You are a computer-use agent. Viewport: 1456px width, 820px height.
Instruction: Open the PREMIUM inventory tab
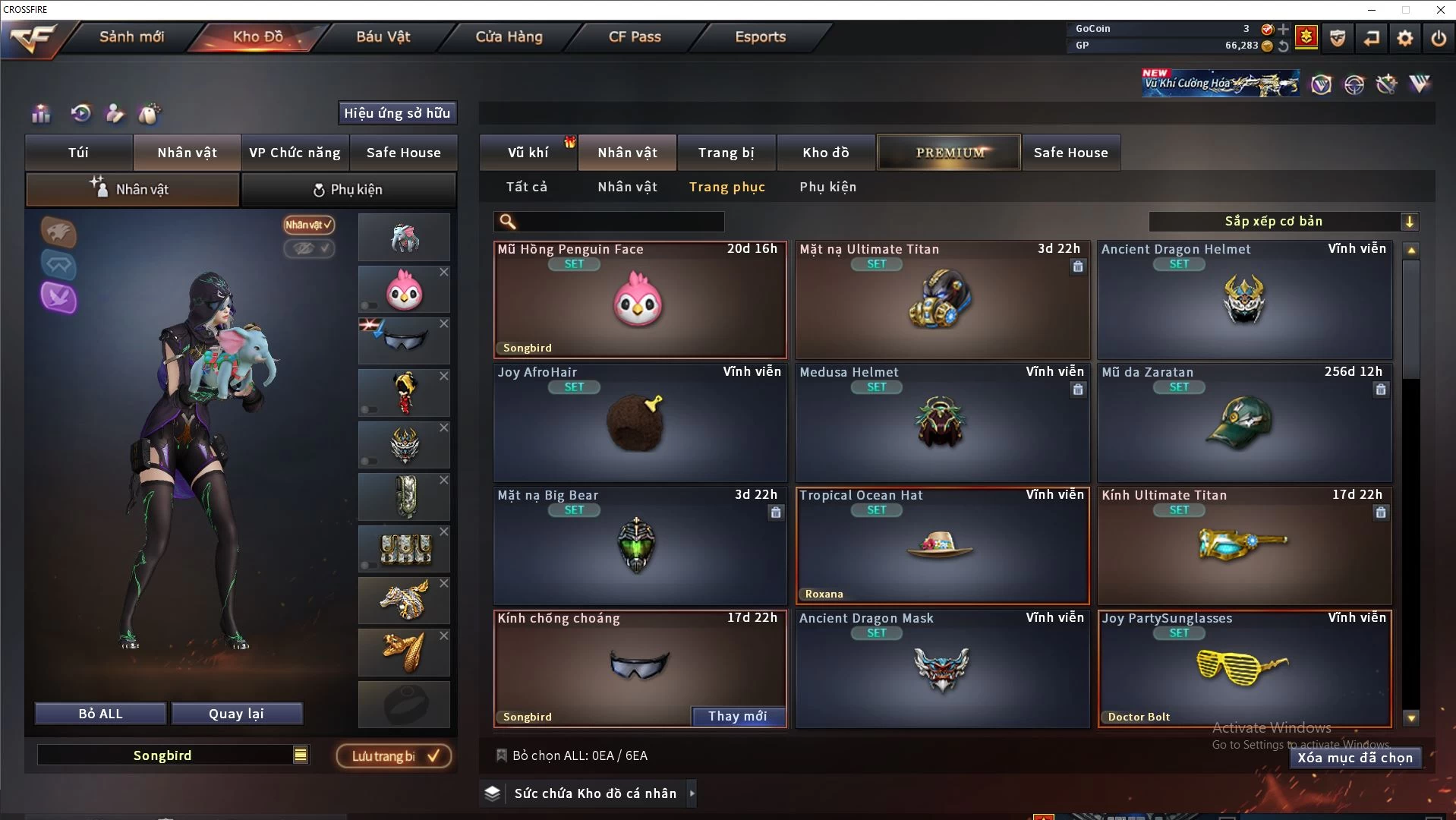pos(949,153)
